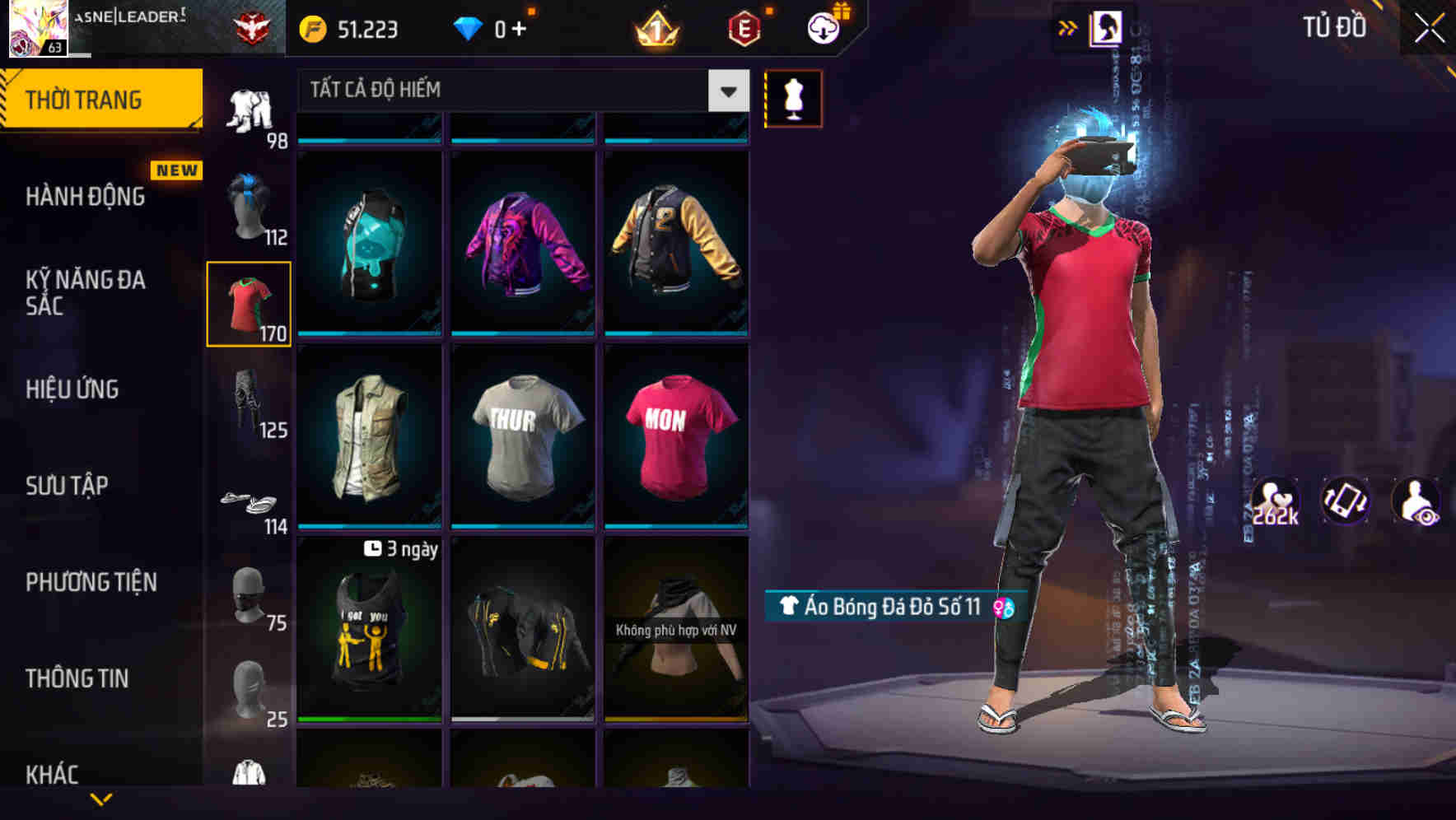Click the collapse arrows near the top right portrait
The width and height of the screenshot is (1456, 820).
(x=1068, y=26)
